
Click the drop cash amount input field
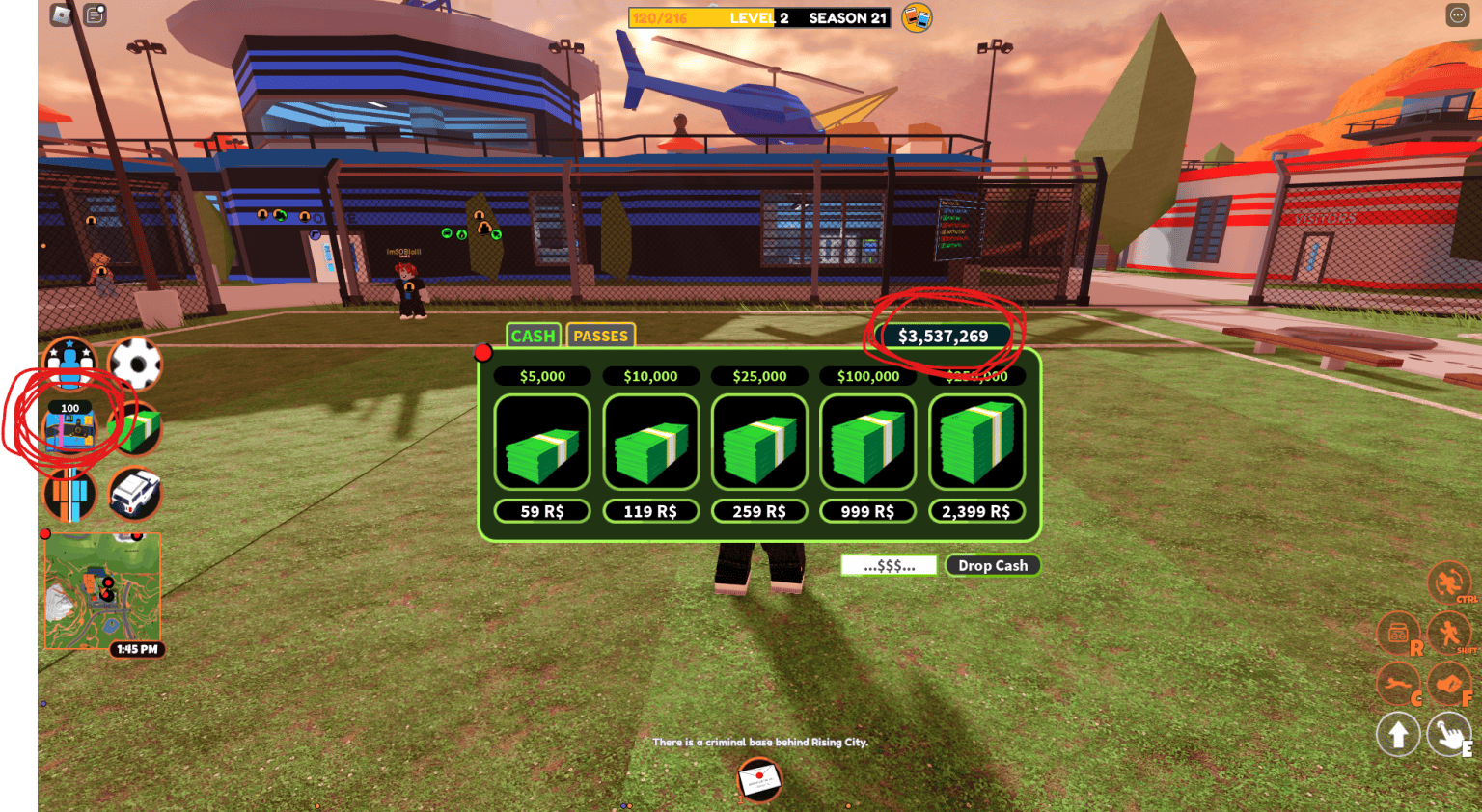888,564
